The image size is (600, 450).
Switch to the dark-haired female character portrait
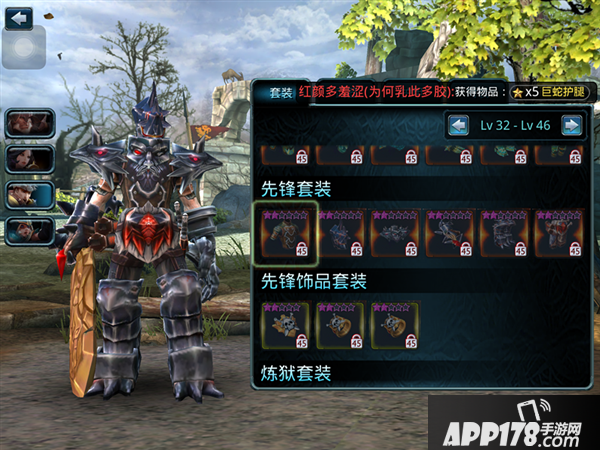click(29, 159)
